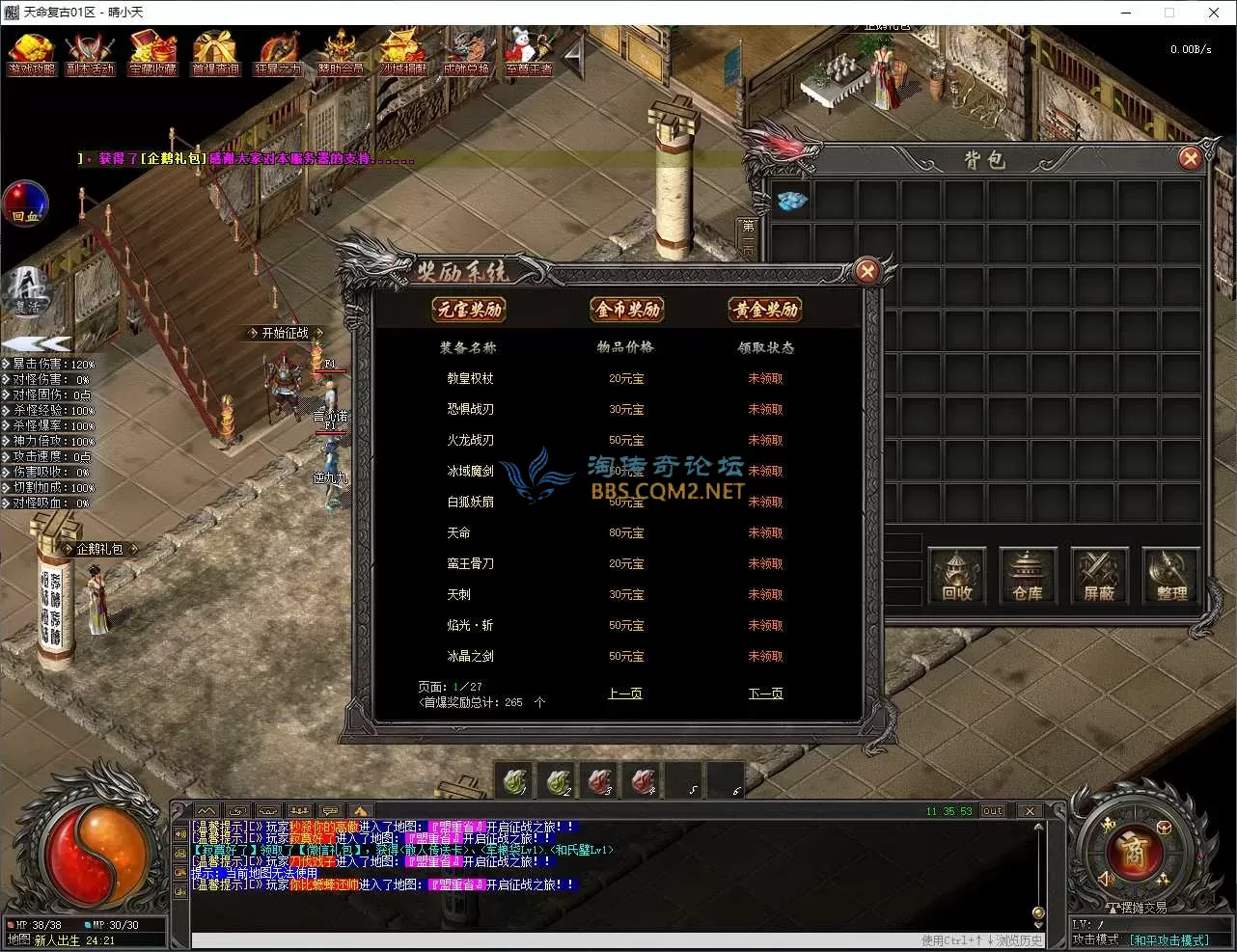Open the 赞助会员 sponsor member icon
Screen dimensions: 1237x952
(x=341, y=53)
